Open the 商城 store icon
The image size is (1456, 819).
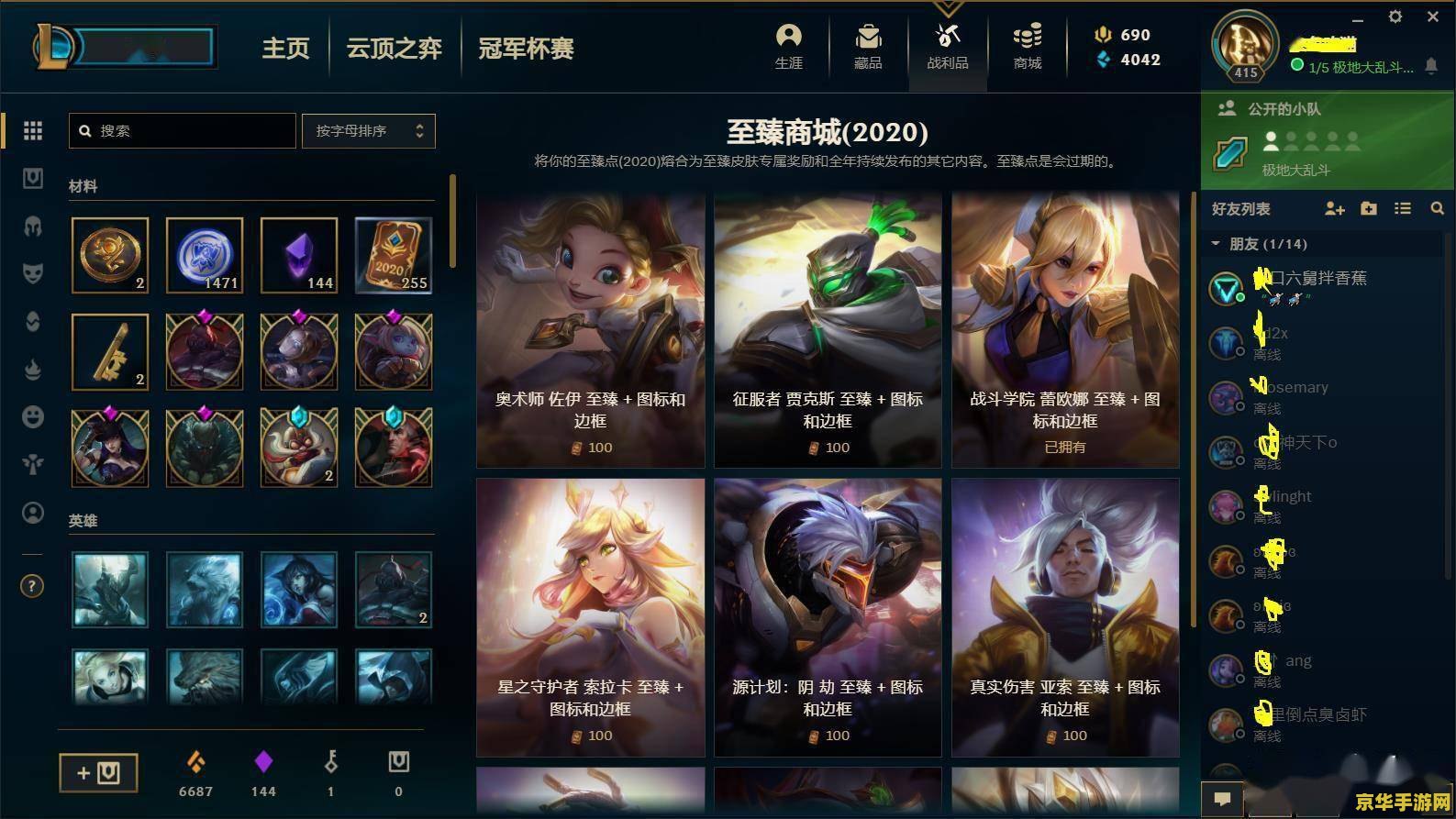coord(1027,48)
